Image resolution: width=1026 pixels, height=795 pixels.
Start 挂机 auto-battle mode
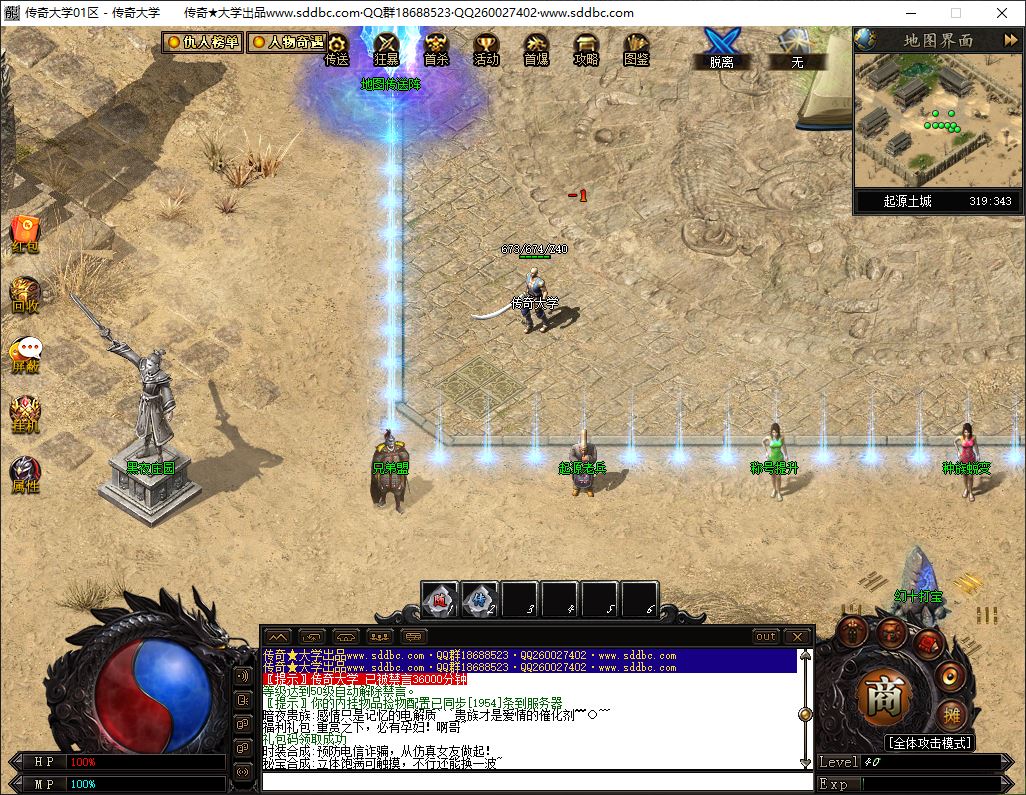pyautogui.click(x=25, y=413)
